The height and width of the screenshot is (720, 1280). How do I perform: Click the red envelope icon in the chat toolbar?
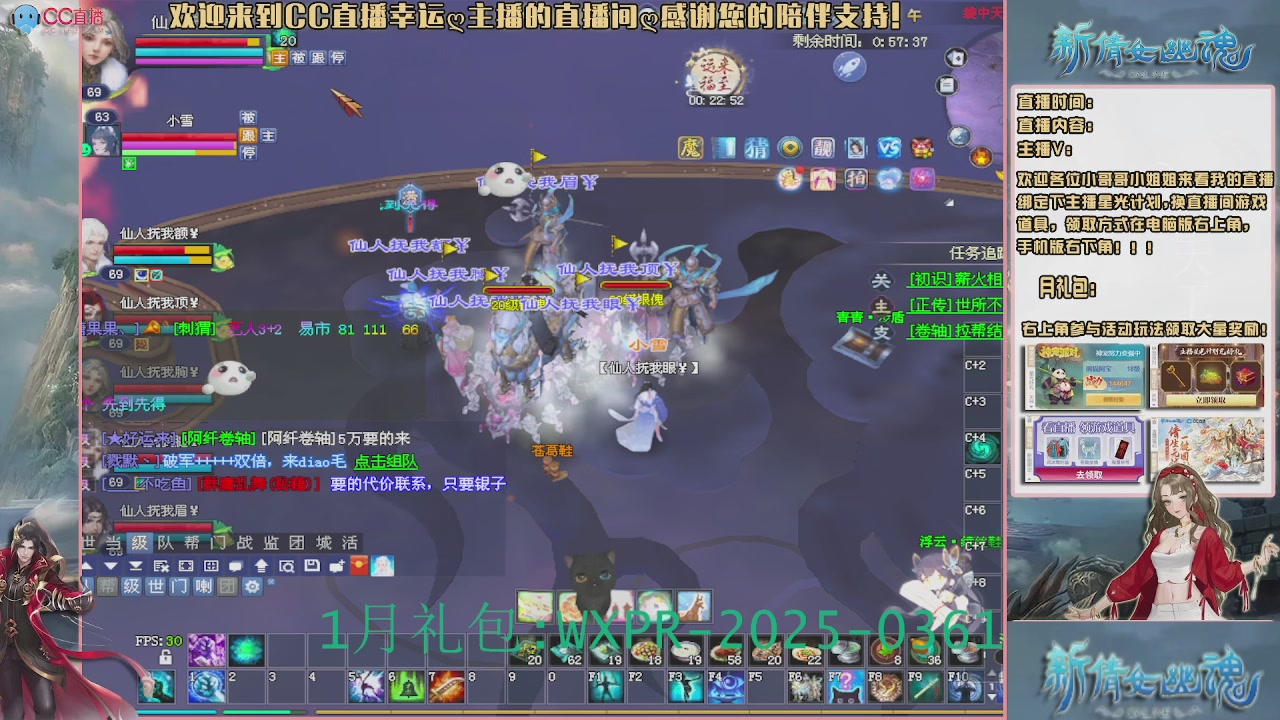point(358,566)
